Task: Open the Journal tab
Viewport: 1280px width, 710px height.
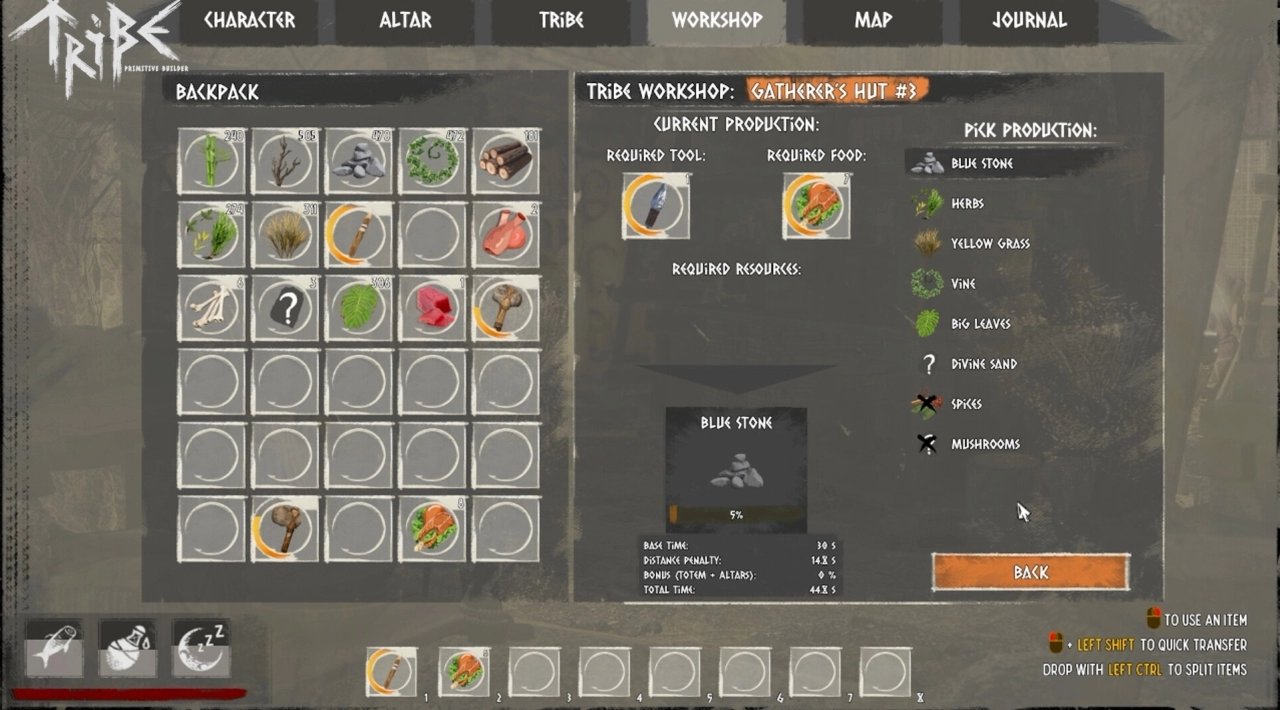Action: point(1029,21)
